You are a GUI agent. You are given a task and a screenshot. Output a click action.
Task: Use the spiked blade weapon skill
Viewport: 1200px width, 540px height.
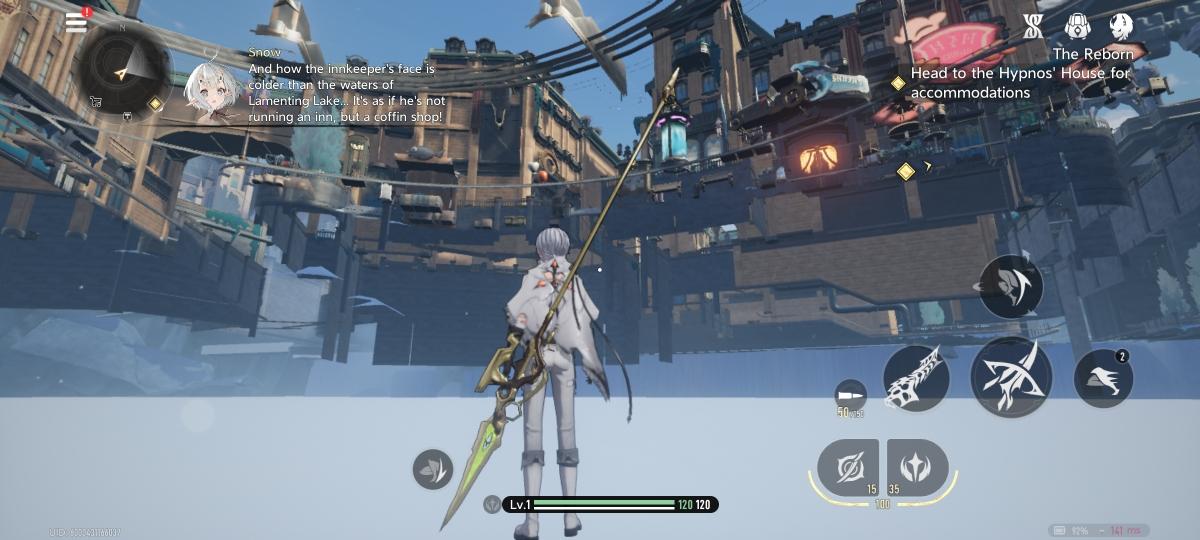(915, 378)
